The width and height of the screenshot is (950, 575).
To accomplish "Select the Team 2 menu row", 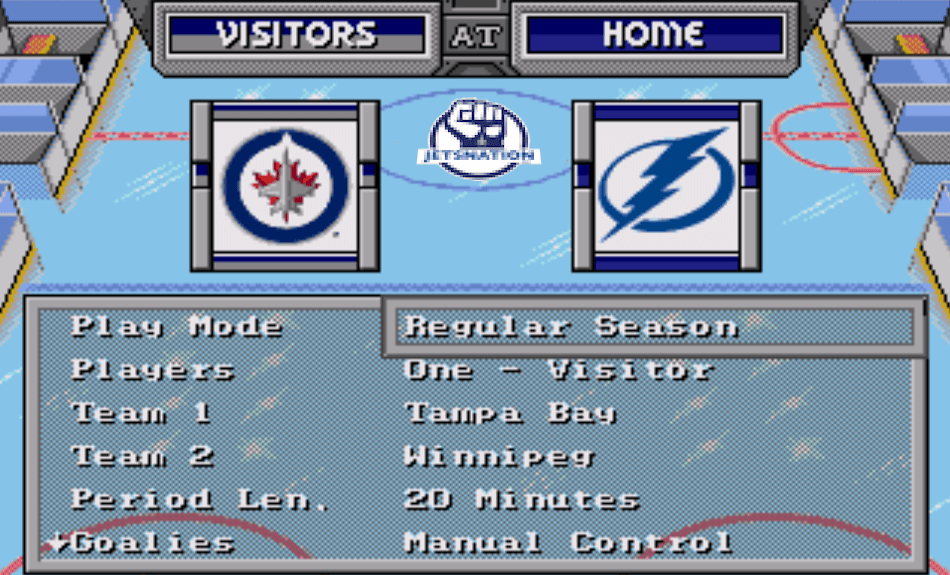I will (x=143, y=457).
